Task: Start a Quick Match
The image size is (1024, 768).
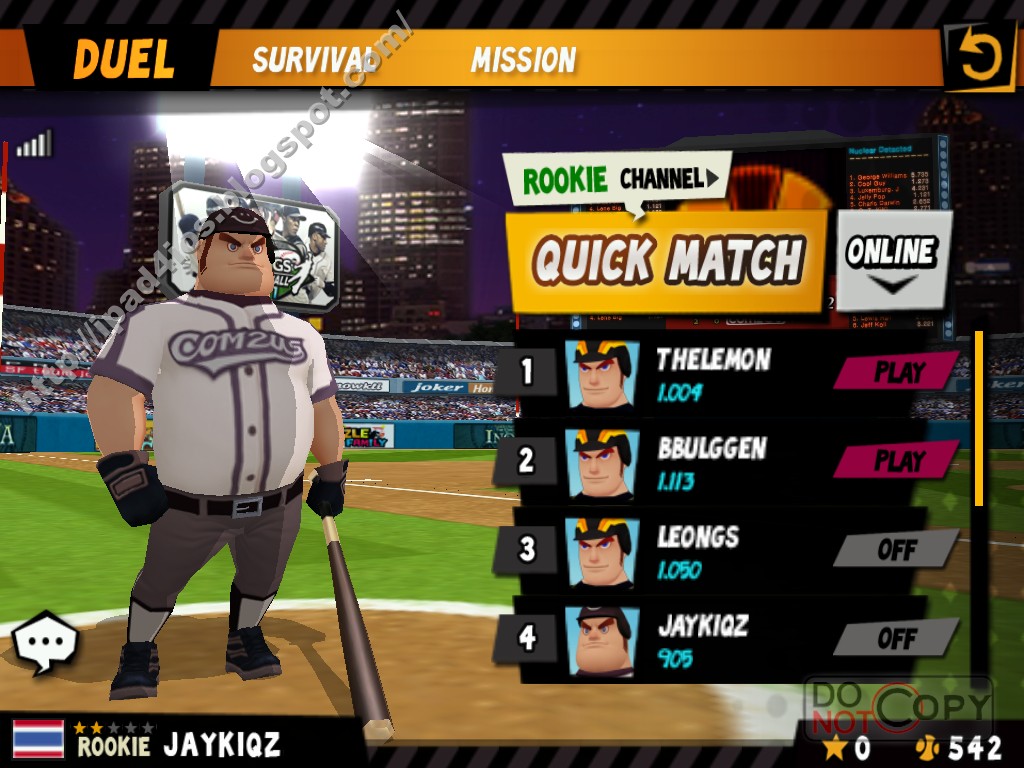Action: coord(667,261)
